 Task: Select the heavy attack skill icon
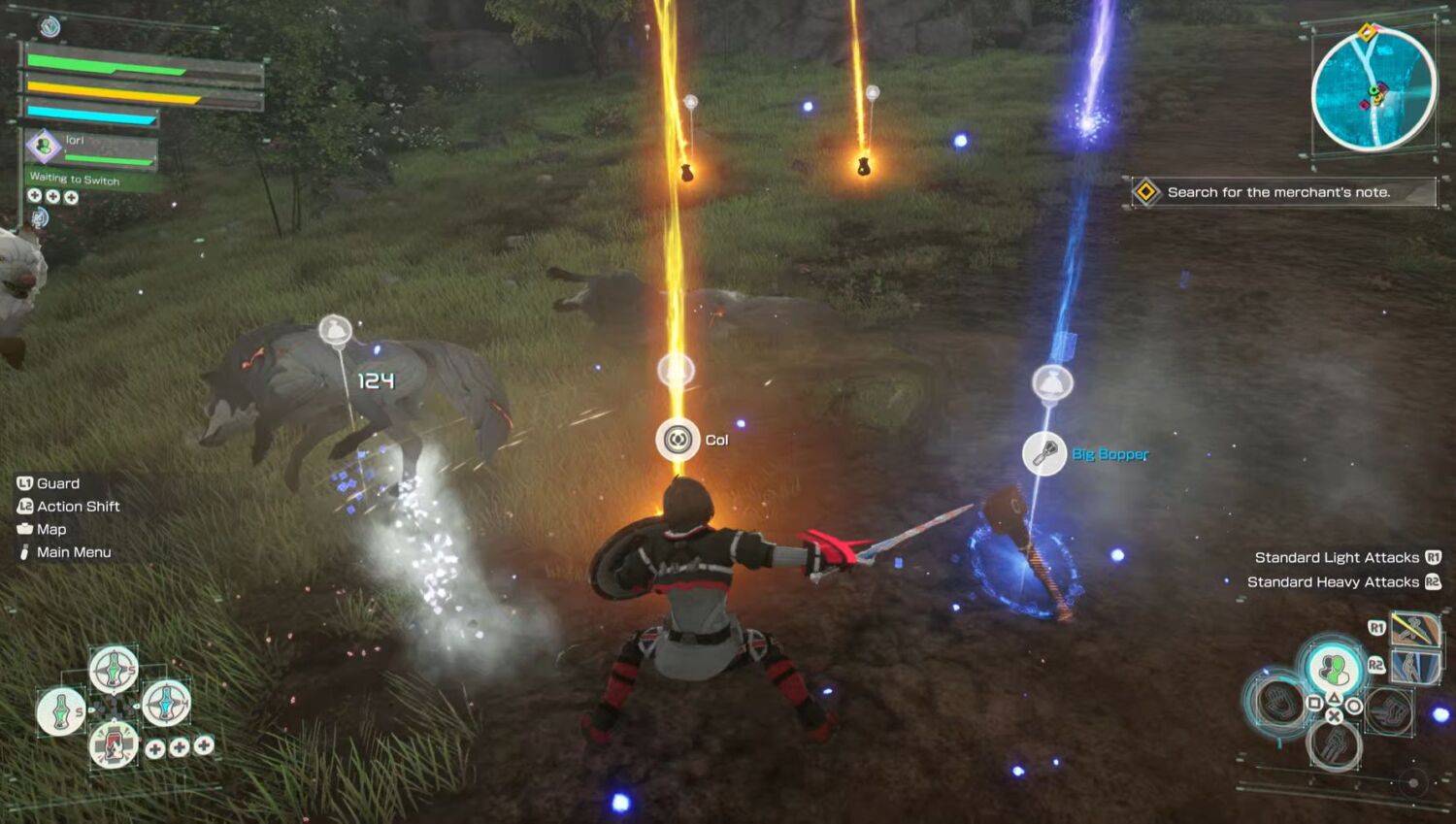(x=1414, y=667)
